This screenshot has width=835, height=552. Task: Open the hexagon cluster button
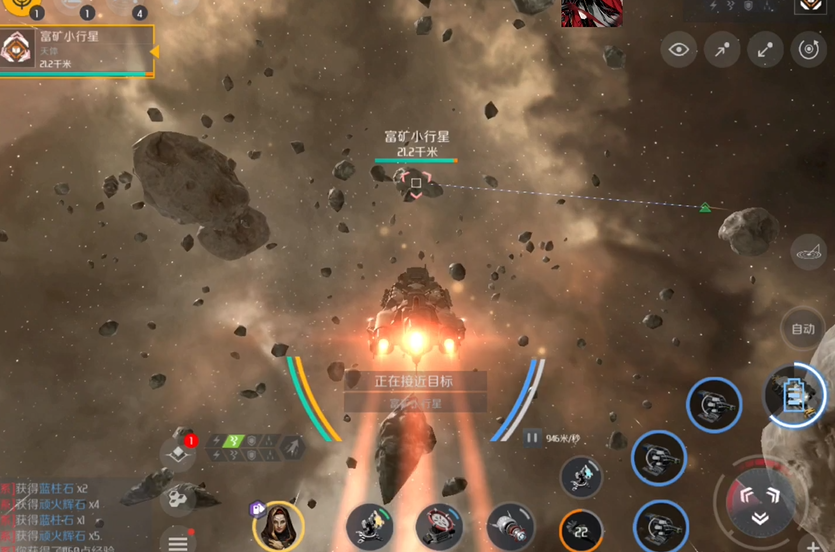177,497
